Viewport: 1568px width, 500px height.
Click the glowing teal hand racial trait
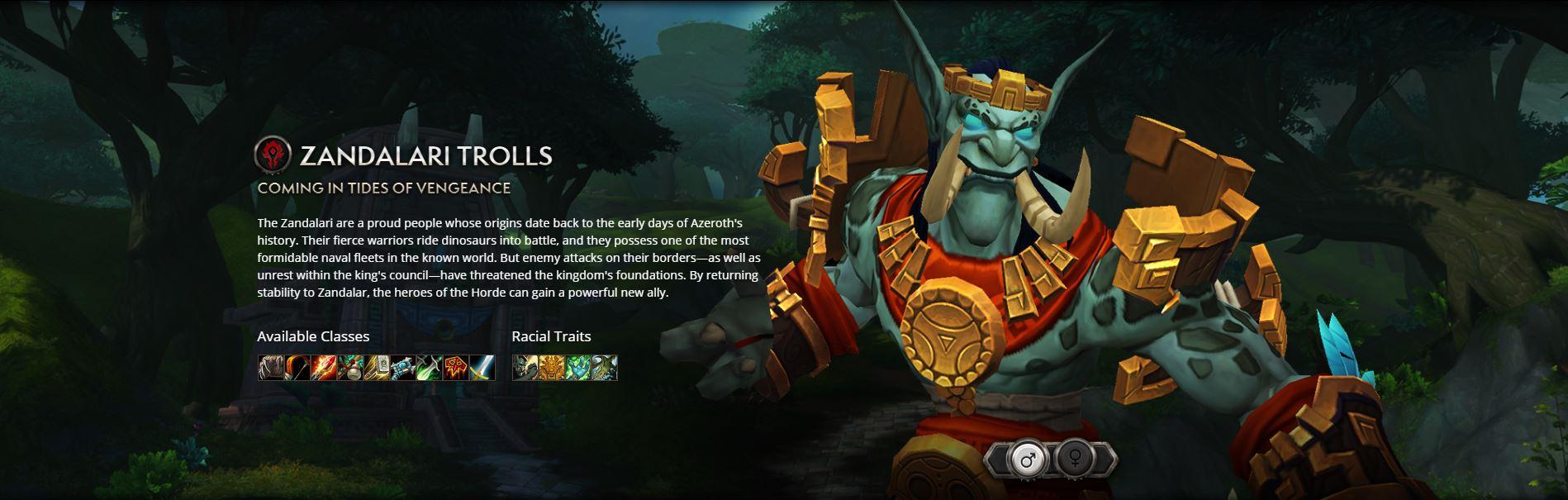pyautogui.click(x=578, y=368)
